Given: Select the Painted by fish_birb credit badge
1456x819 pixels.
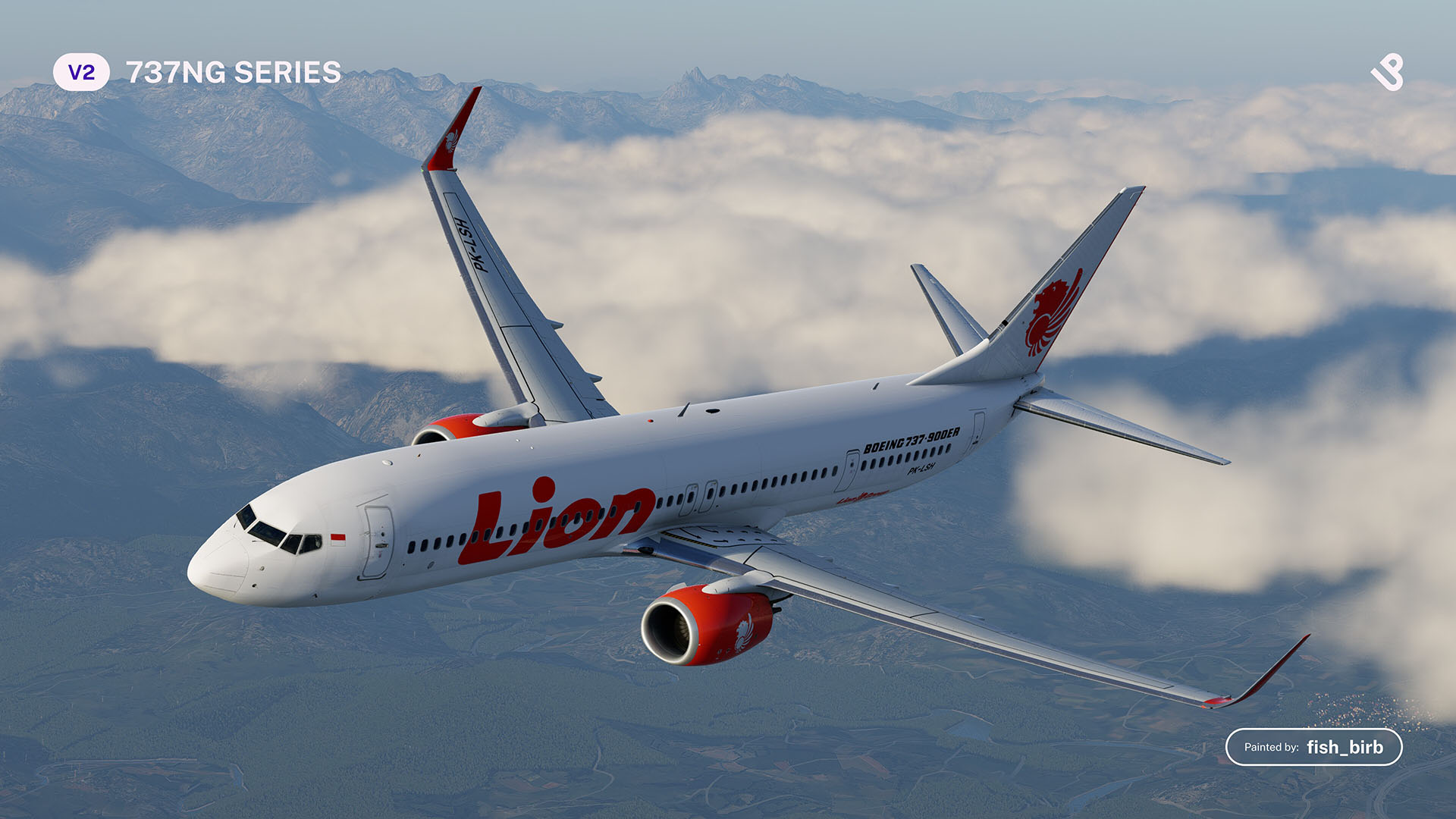Looking at the screenshot, I should [1313, 747].
